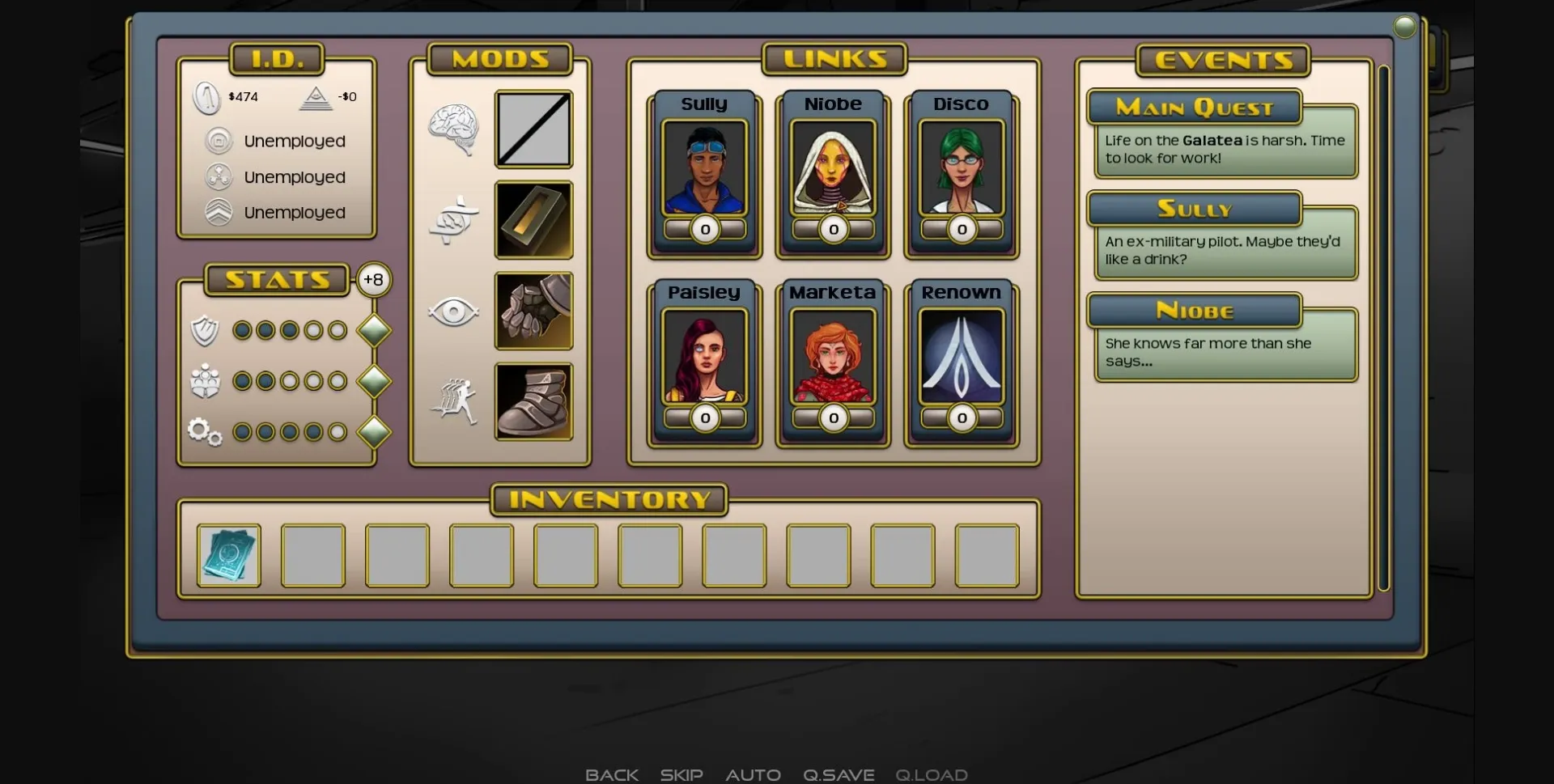Click the gold bar body mod
Image resolution: width=1554 pixels, height=784 pixels.
pos(533,220)
